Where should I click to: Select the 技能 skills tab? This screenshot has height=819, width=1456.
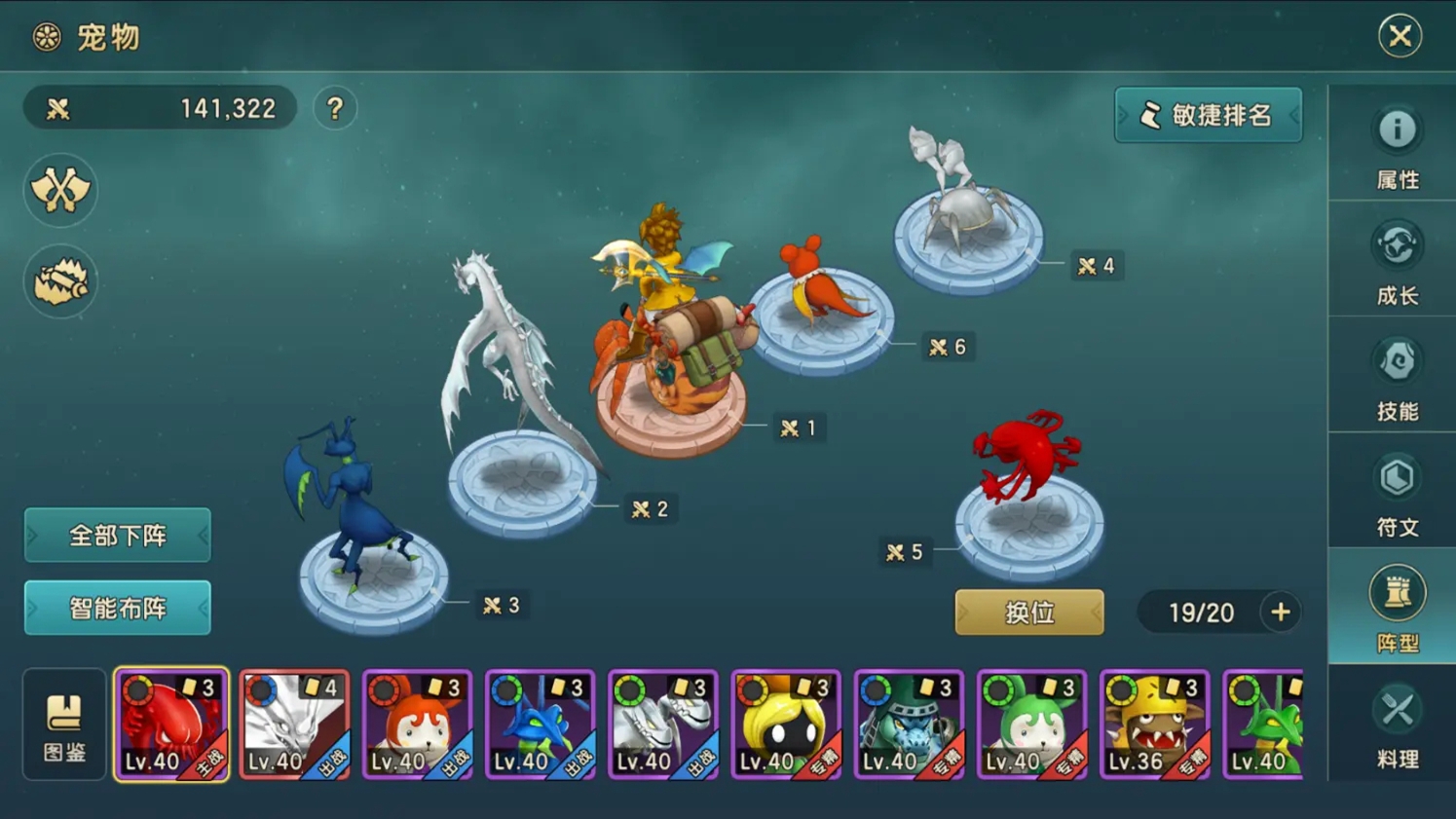tap(1397, 378)
